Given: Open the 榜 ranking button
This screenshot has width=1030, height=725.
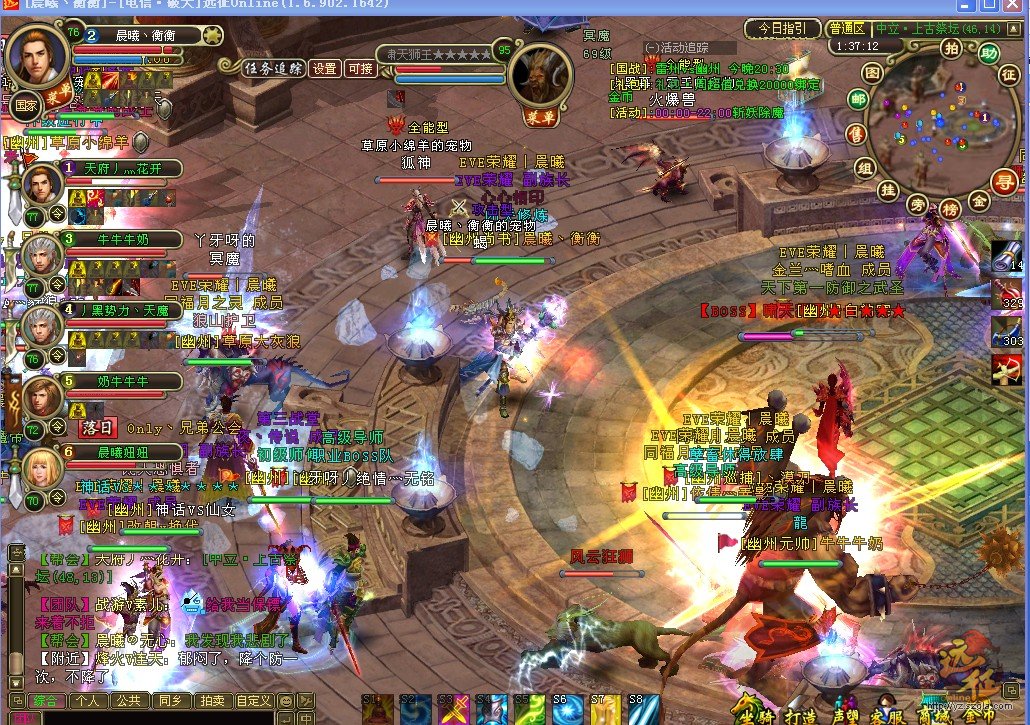Looking at the screenshot, I should click(x=951, y=209).
